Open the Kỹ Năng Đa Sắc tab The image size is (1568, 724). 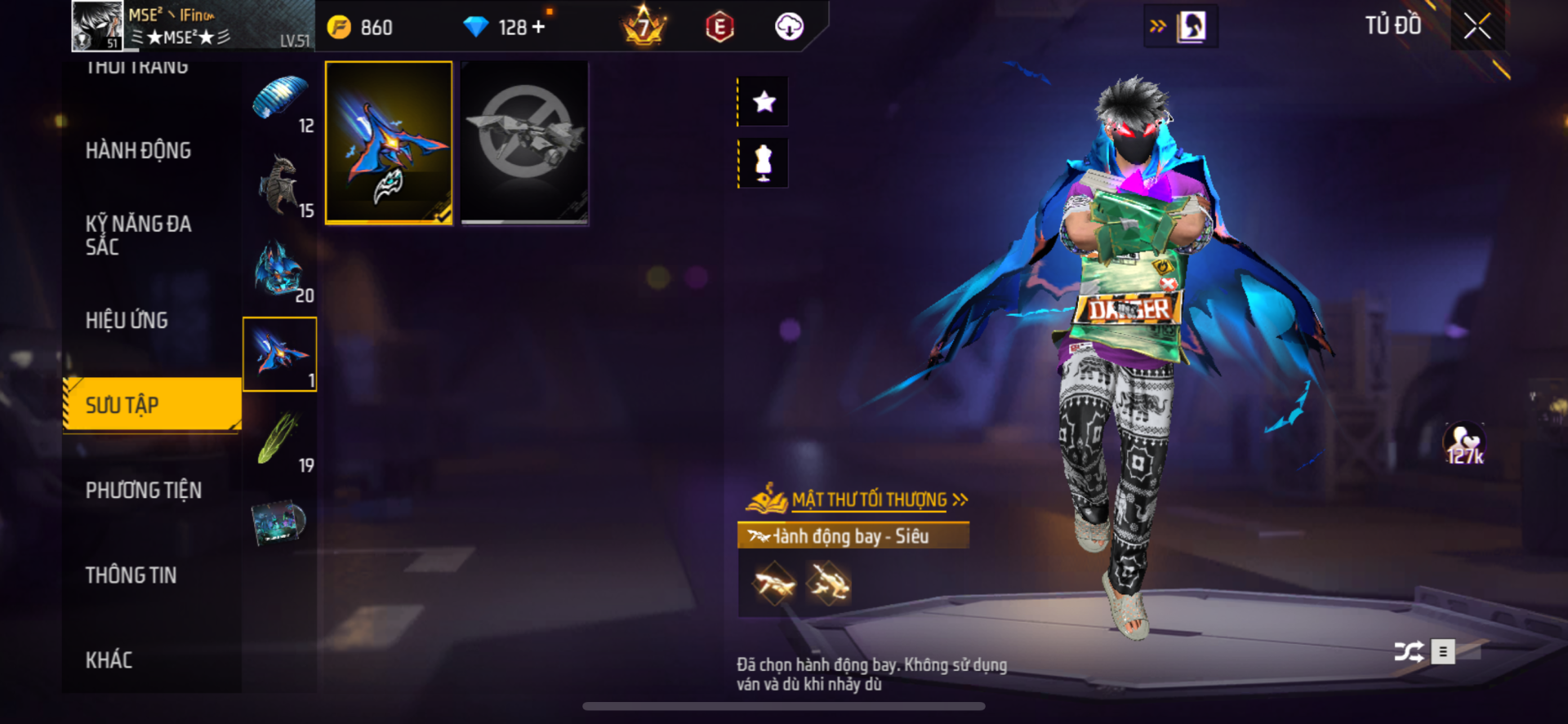(x=138, y=235)
